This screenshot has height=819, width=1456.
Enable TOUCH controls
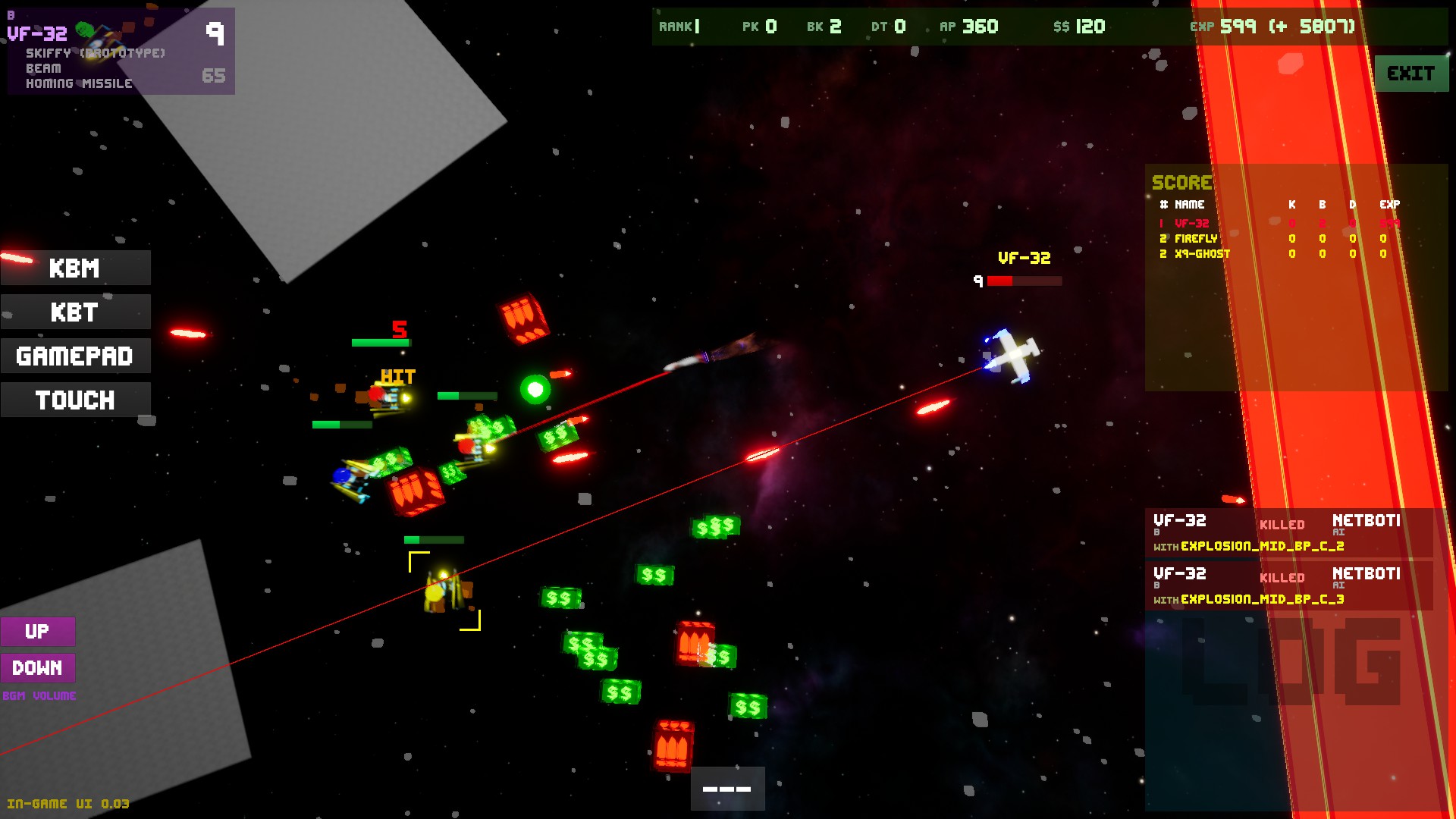[x=75, y=400]
